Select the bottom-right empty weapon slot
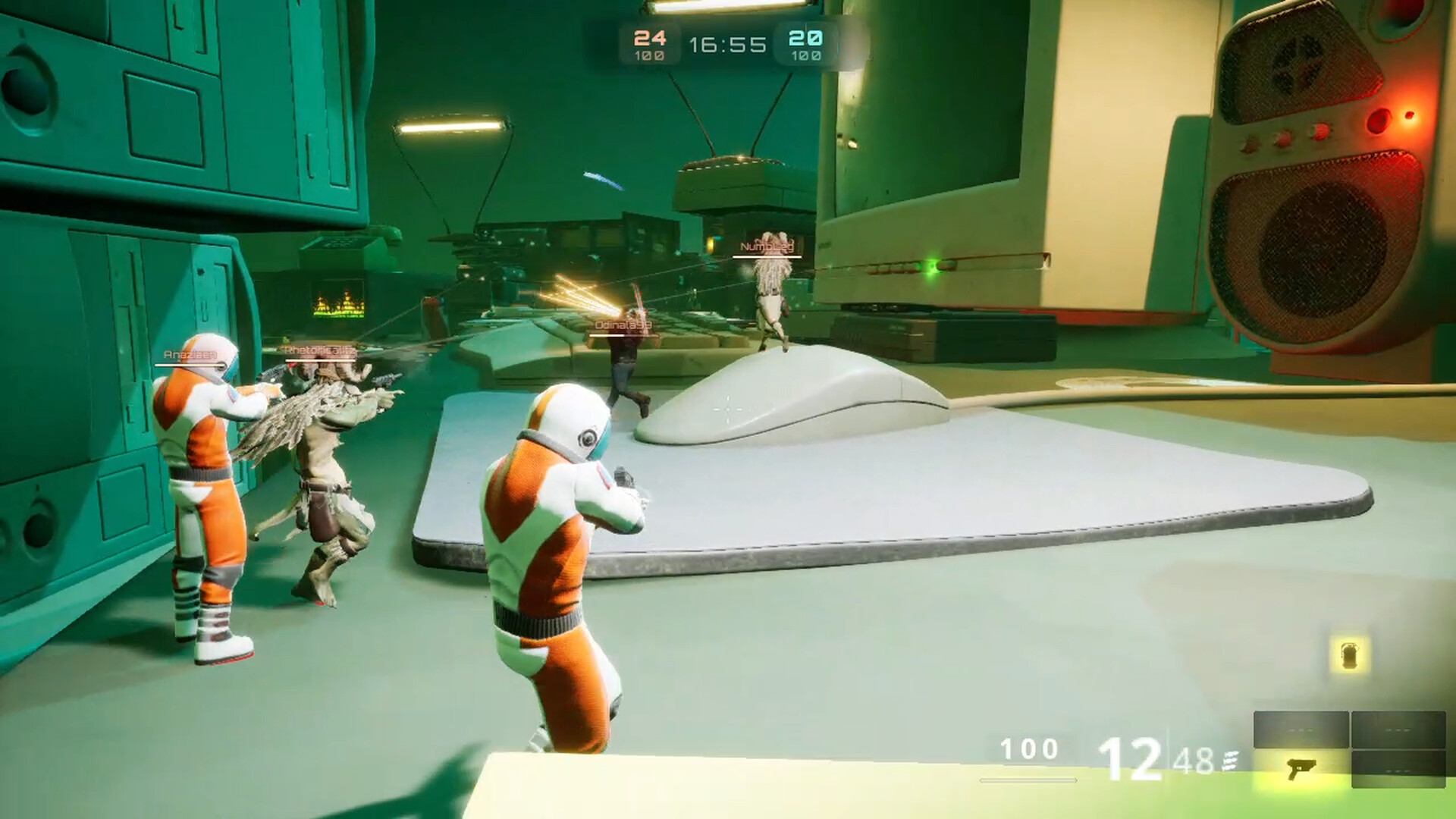Image resolution: width=1456 pixels, height=819 pixels. 1400,769
